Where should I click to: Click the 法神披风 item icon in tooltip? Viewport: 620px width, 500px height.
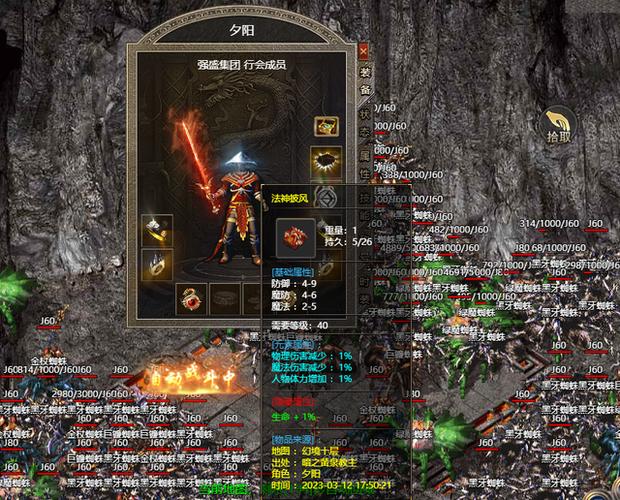pyautogui.click(x=296, y=238)
